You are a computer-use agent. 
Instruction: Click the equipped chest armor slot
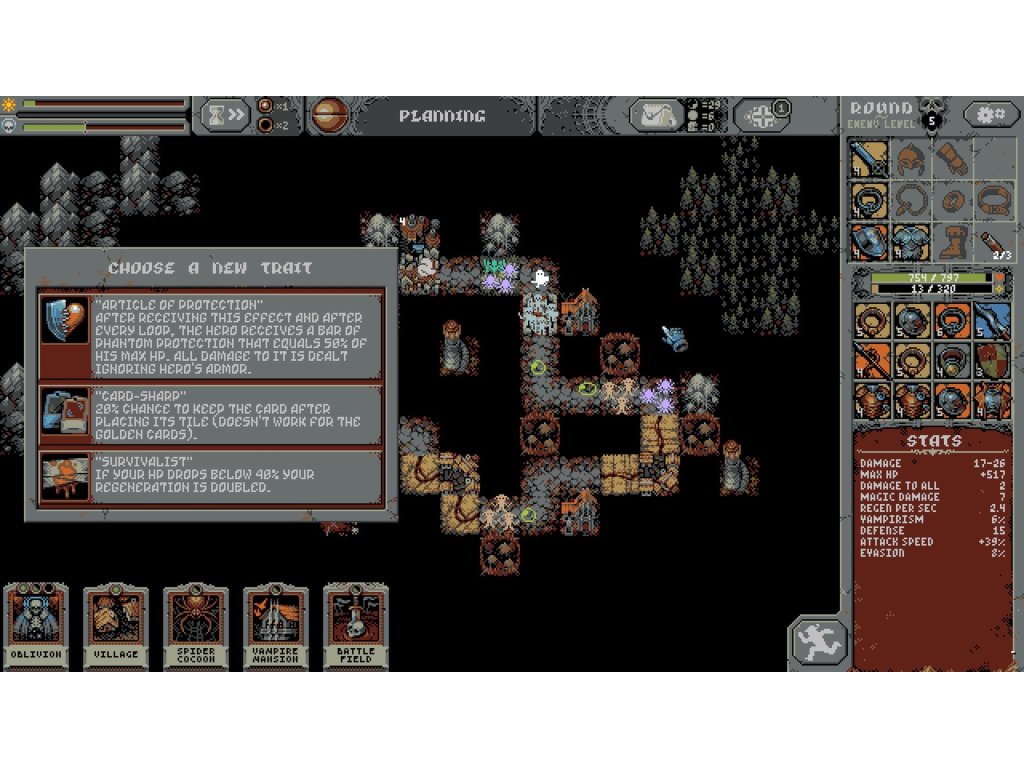[x=910, y=242]
